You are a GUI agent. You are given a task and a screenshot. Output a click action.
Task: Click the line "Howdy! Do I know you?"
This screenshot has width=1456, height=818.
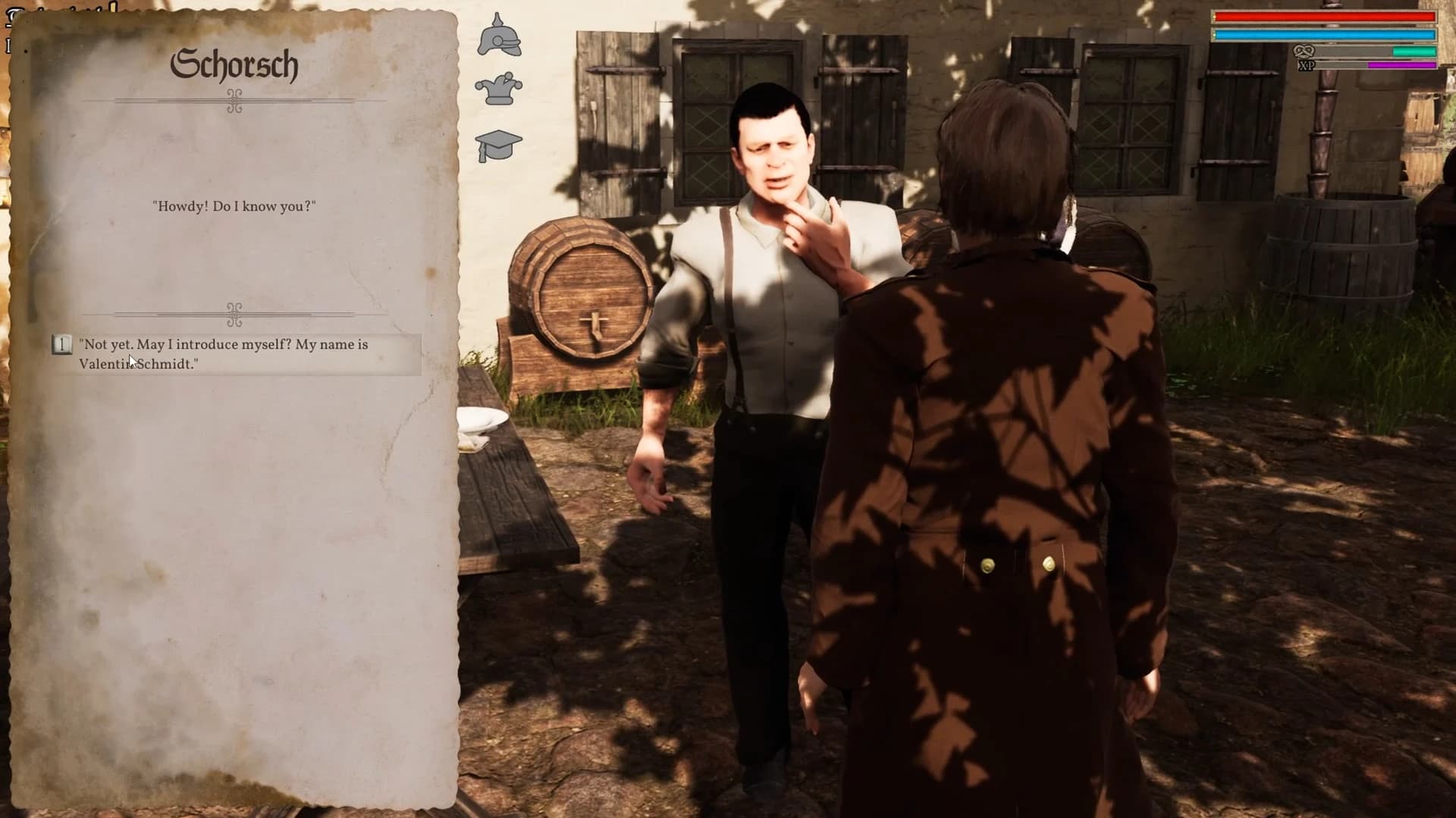[x=234, y=205]
